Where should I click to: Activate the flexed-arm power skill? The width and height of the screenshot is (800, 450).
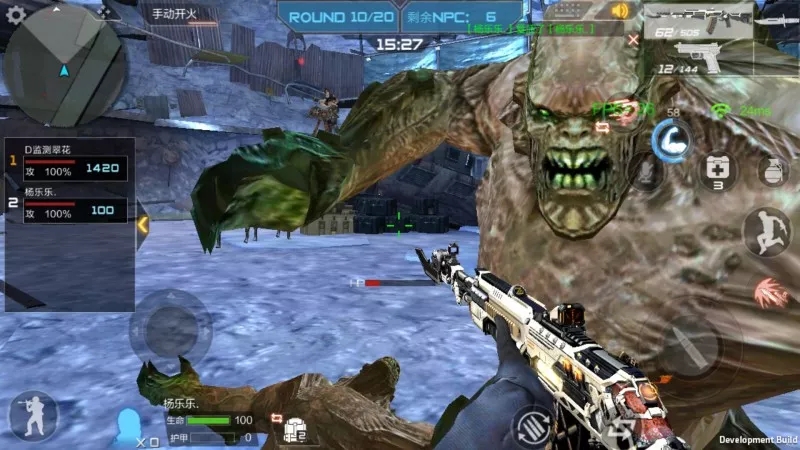point(668,140)
